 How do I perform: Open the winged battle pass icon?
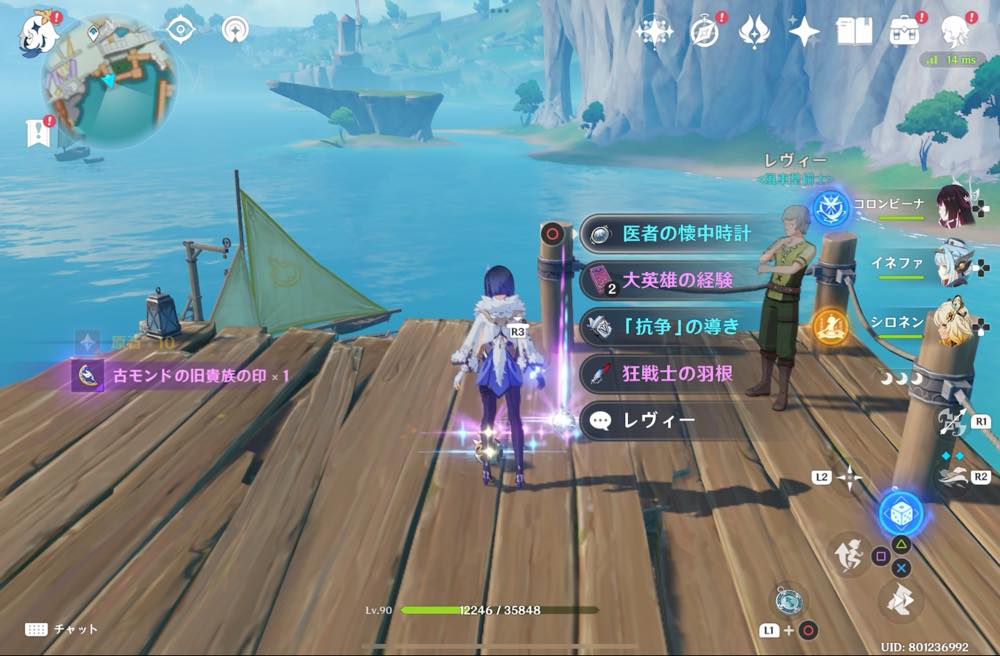[x=754, y=32]
